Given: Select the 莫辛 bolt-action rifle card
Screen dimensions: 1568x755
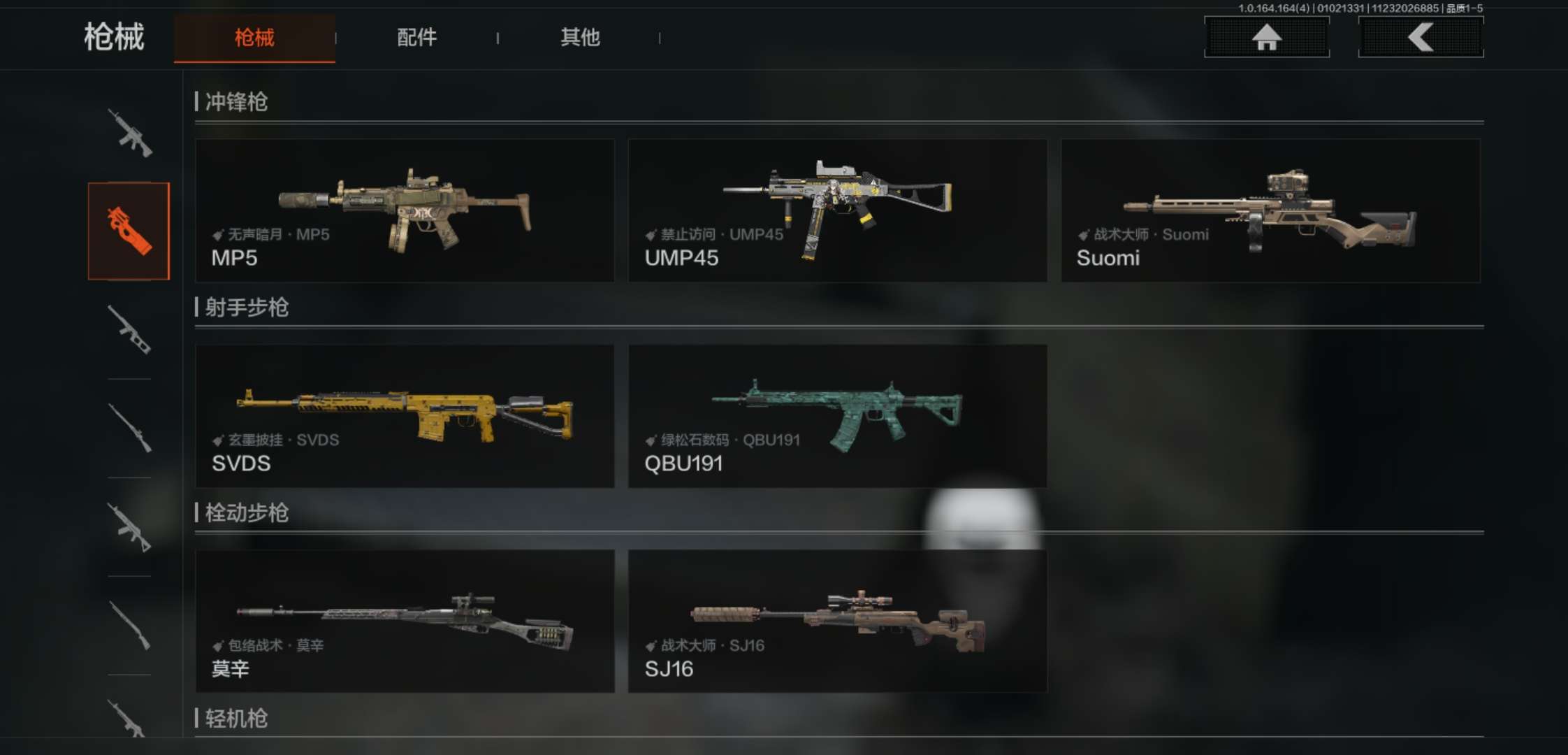Looking at the screenshot, I should click(405, 621).
